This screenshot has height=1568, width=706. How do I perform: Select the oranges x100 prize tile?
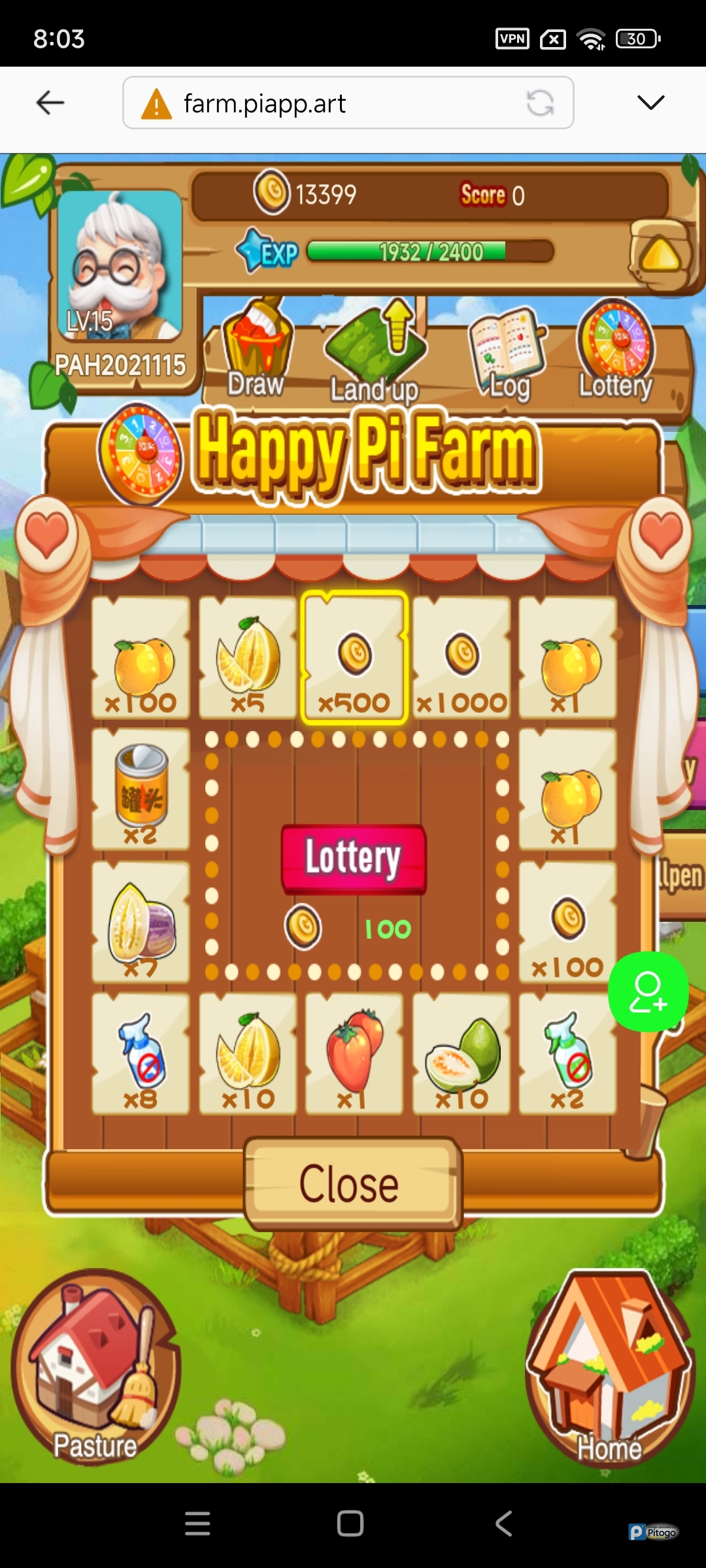tap(141, 658)
